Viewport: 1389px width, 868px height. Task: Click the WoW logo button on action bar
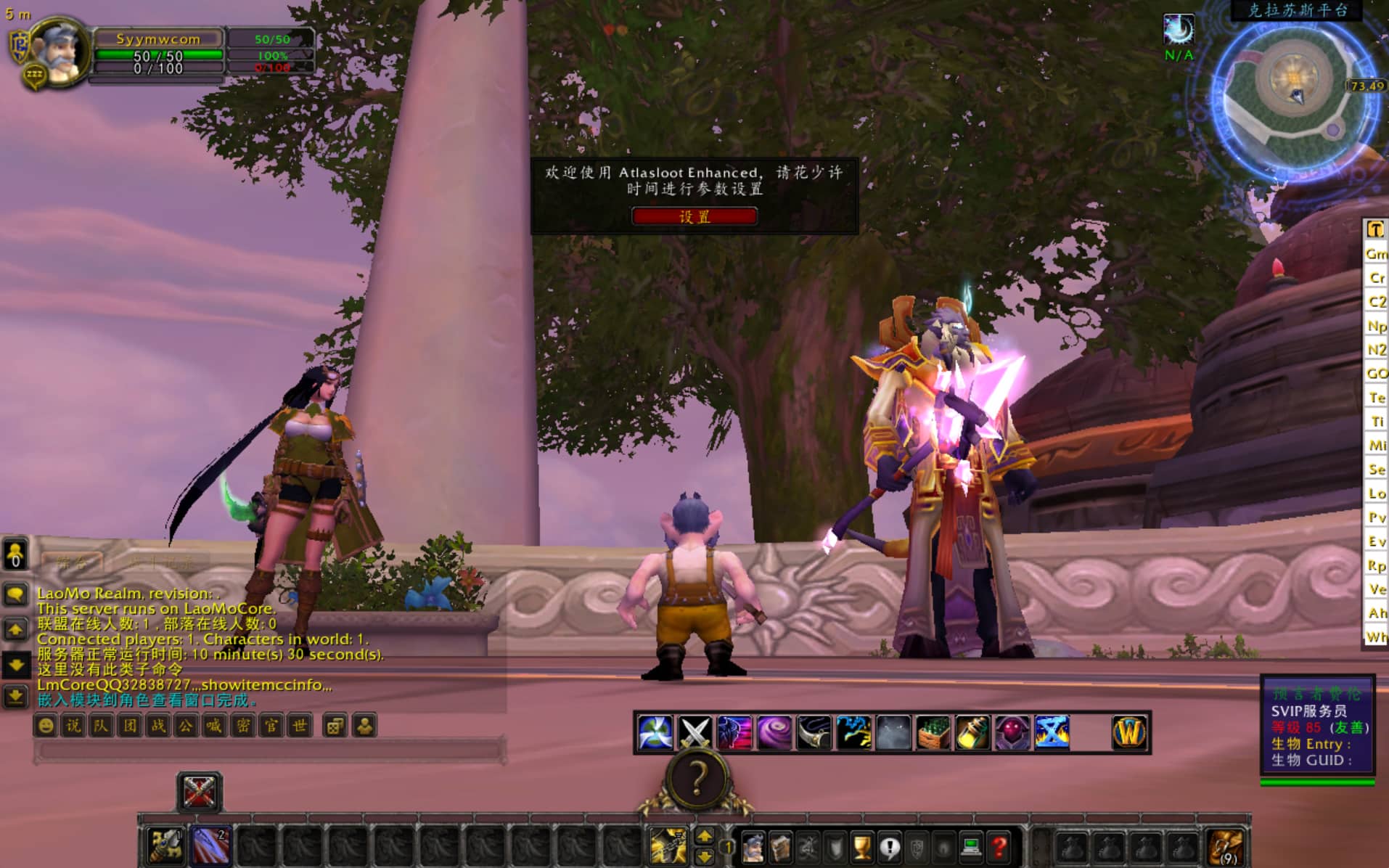click(x=1129, y=732)
